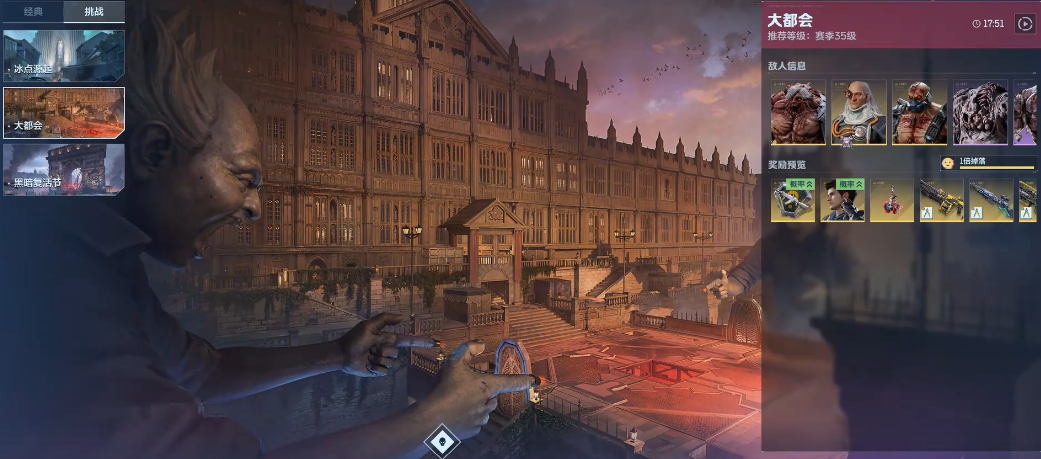Screen dimensions: 1041x459
Task: Select the yellow-black heavy gun reward
Action: point(941,200)
